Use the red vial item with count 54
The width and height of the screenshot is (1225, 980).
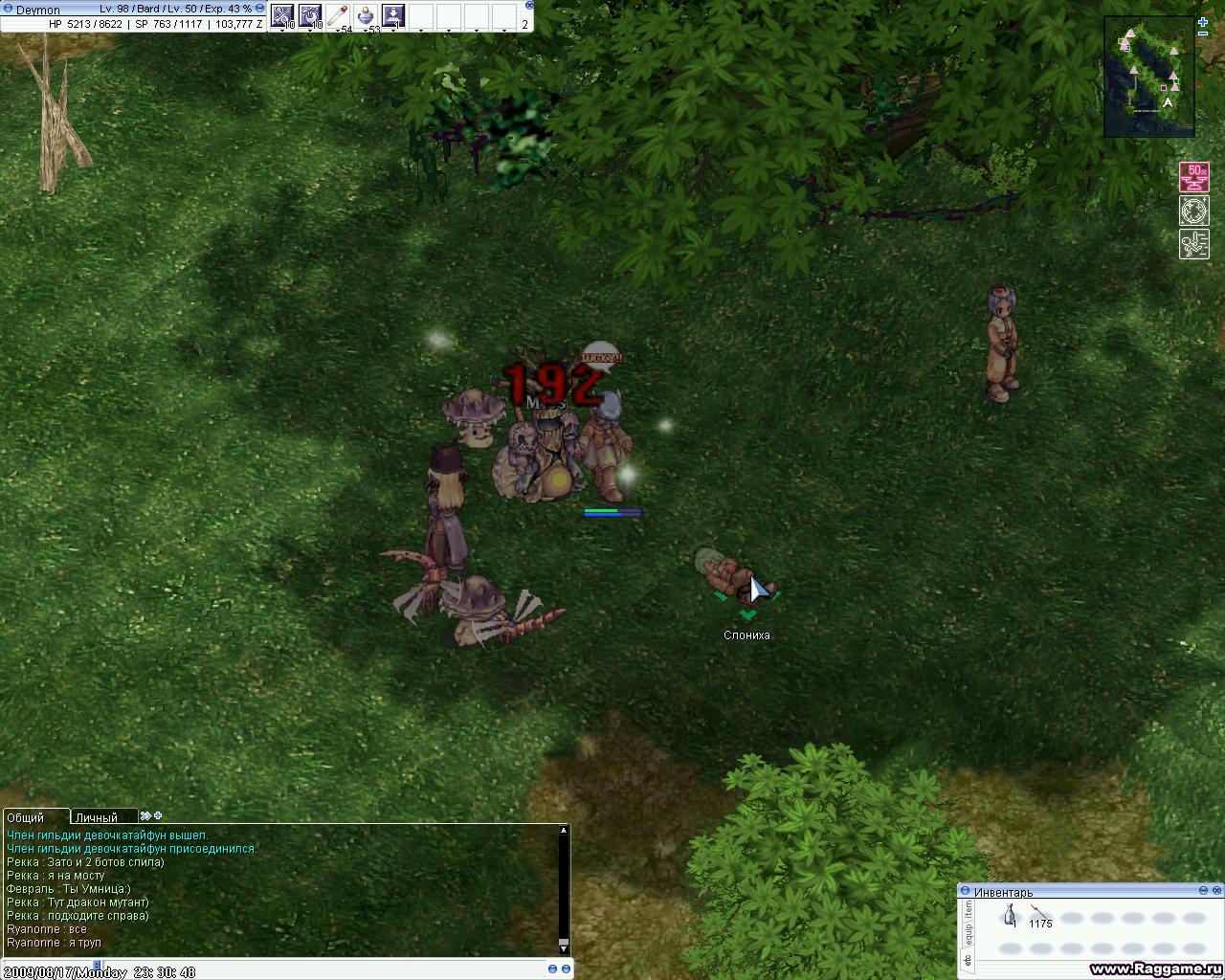pyautogui.click(x=338, y=15)
